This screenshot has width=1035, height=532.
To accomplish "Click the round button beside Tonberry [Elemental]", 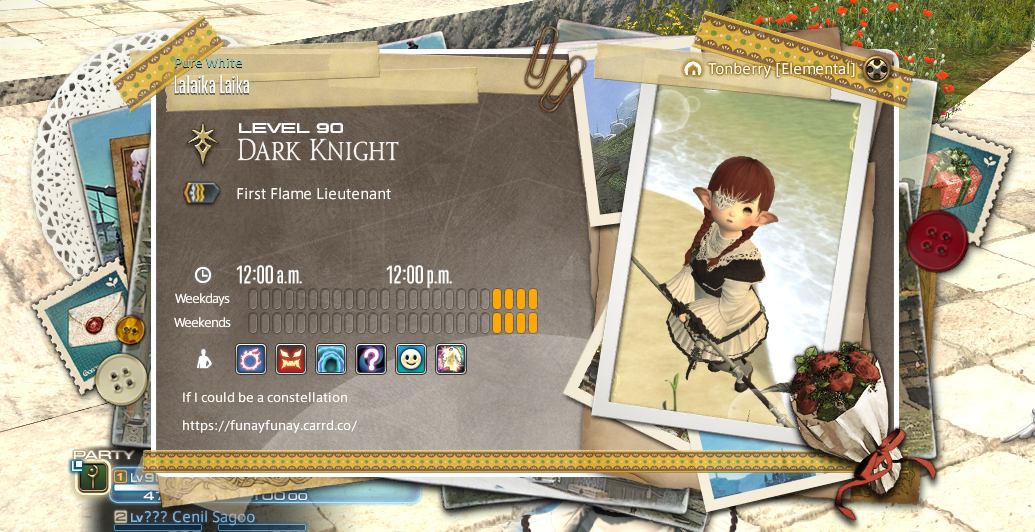I will point(877,69).
